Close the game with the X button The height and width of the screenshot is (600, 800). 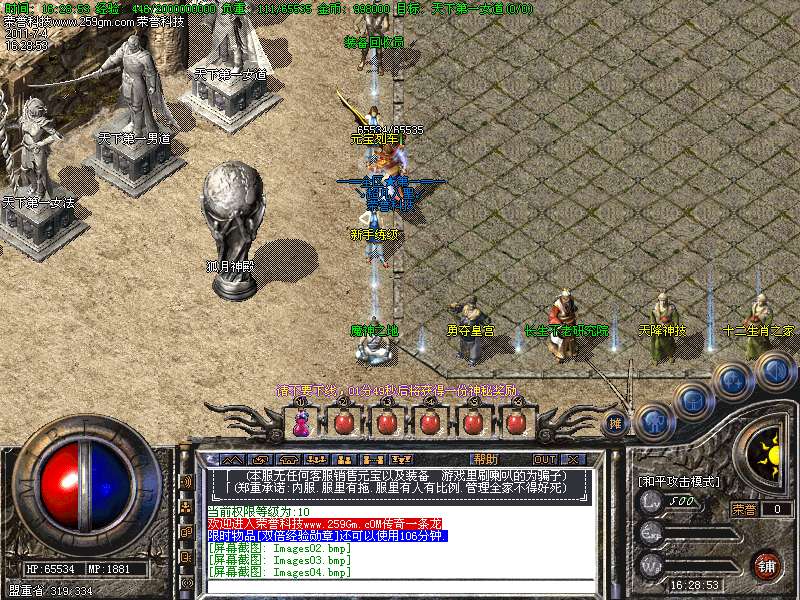[573, 459]
